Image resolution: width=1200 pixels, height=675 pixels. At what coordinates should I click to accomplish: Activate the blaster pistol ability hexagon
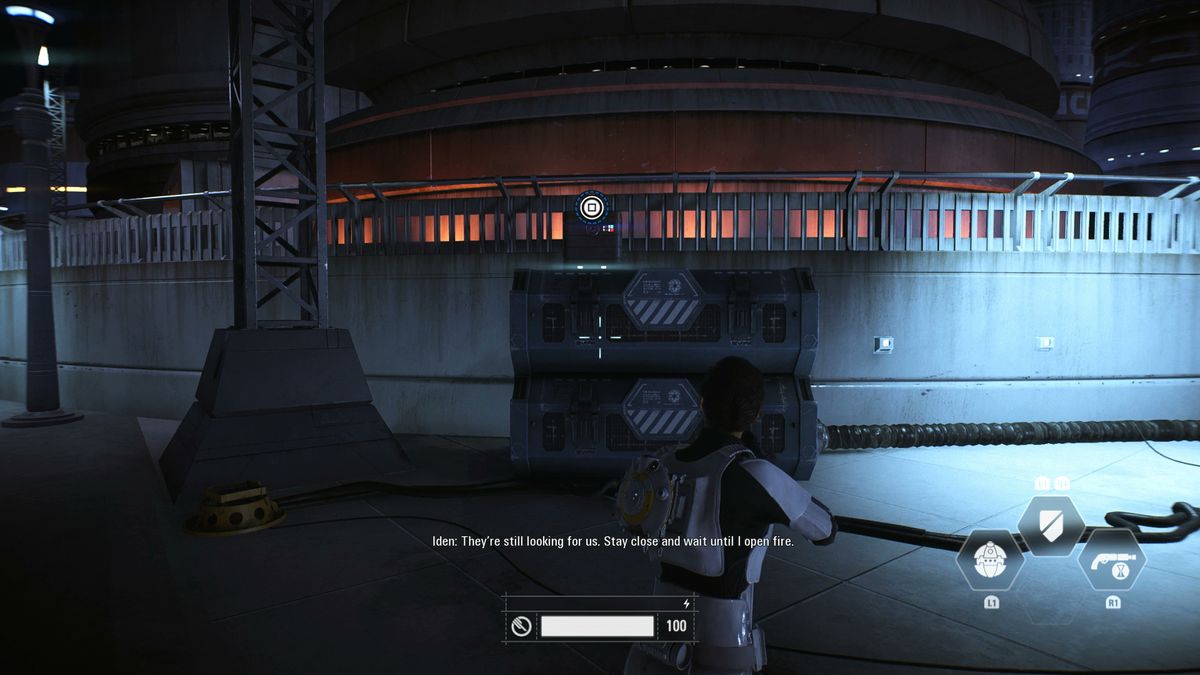click(1111, 560)
